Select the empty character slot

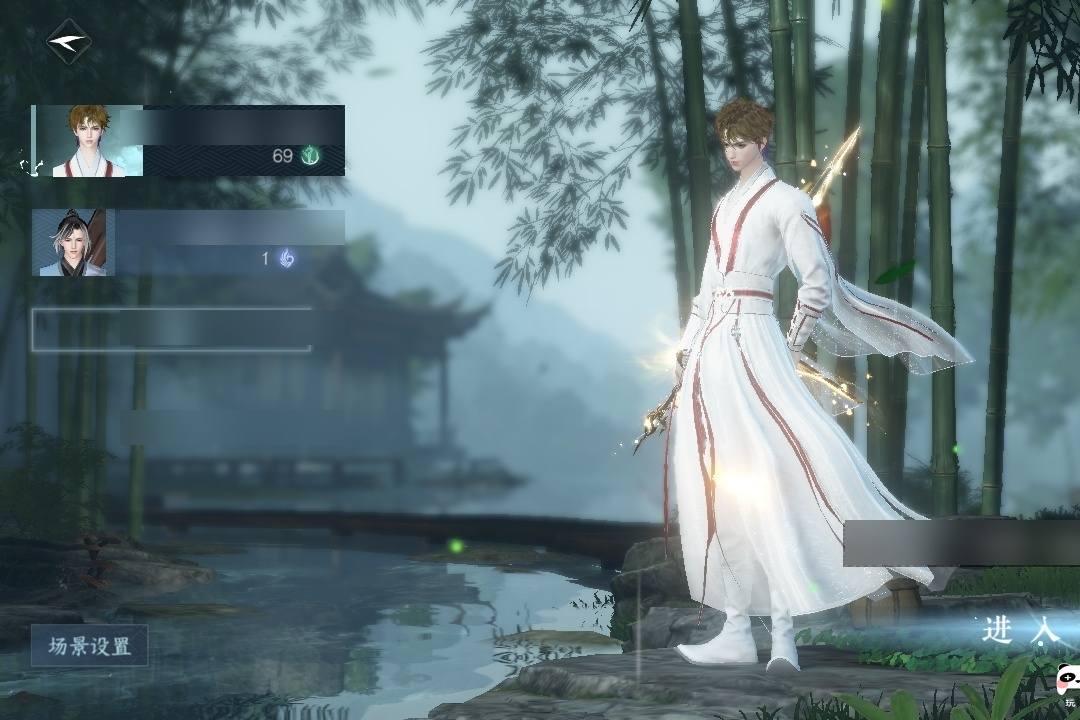[x=171, y=329]
